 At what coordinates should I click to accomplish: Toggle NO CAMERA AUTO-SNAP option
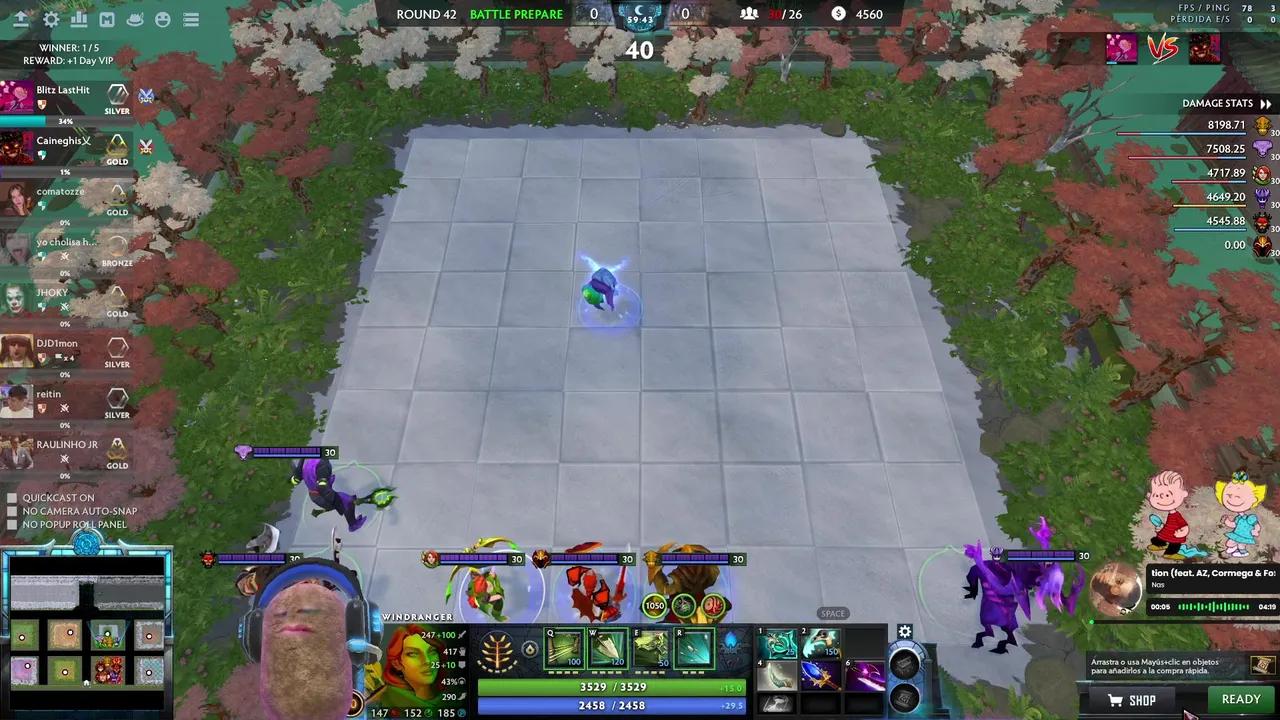click(x=13, y=511)
